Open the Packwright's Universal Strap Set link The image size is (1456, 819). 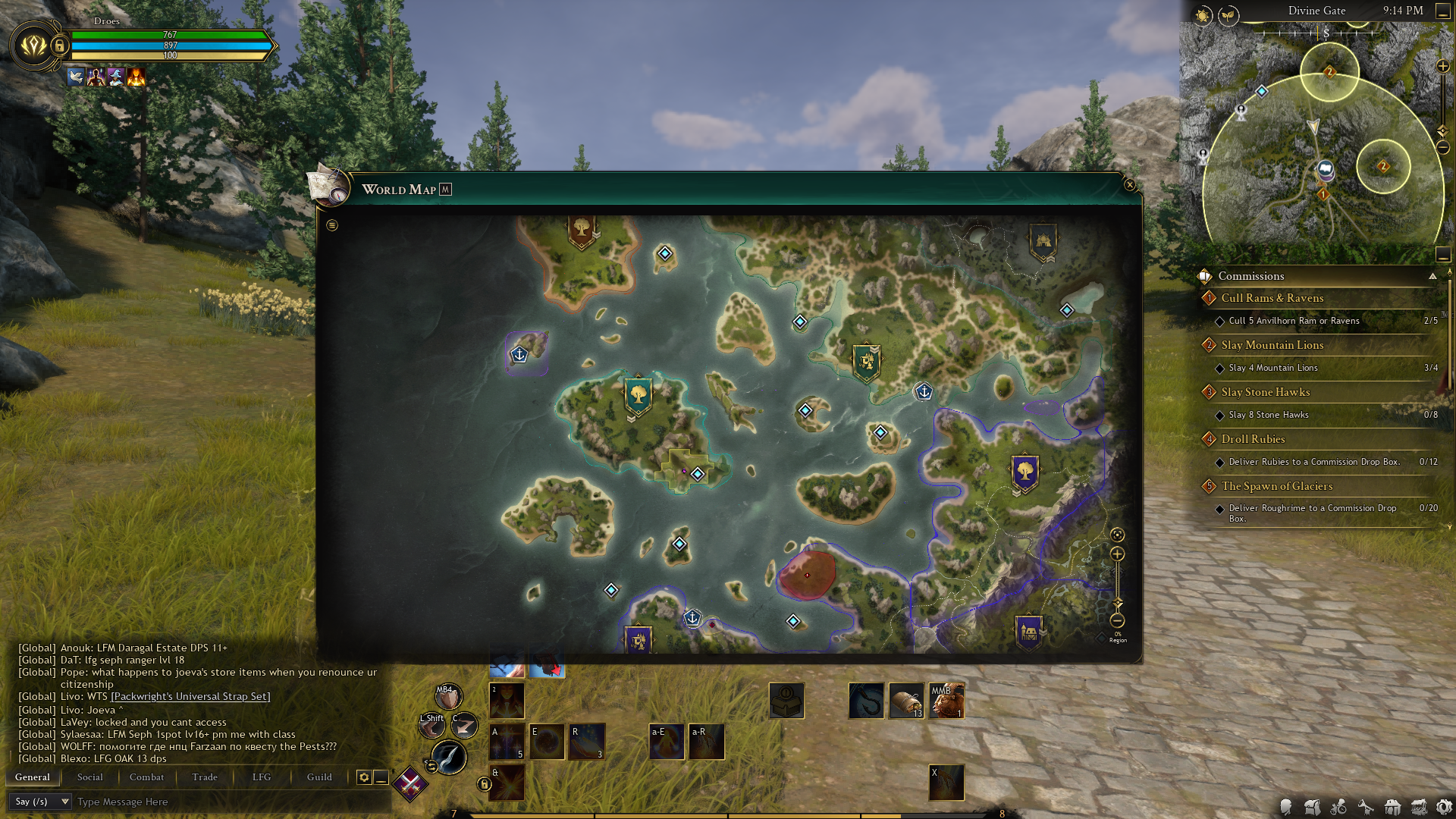click(190, 696)
